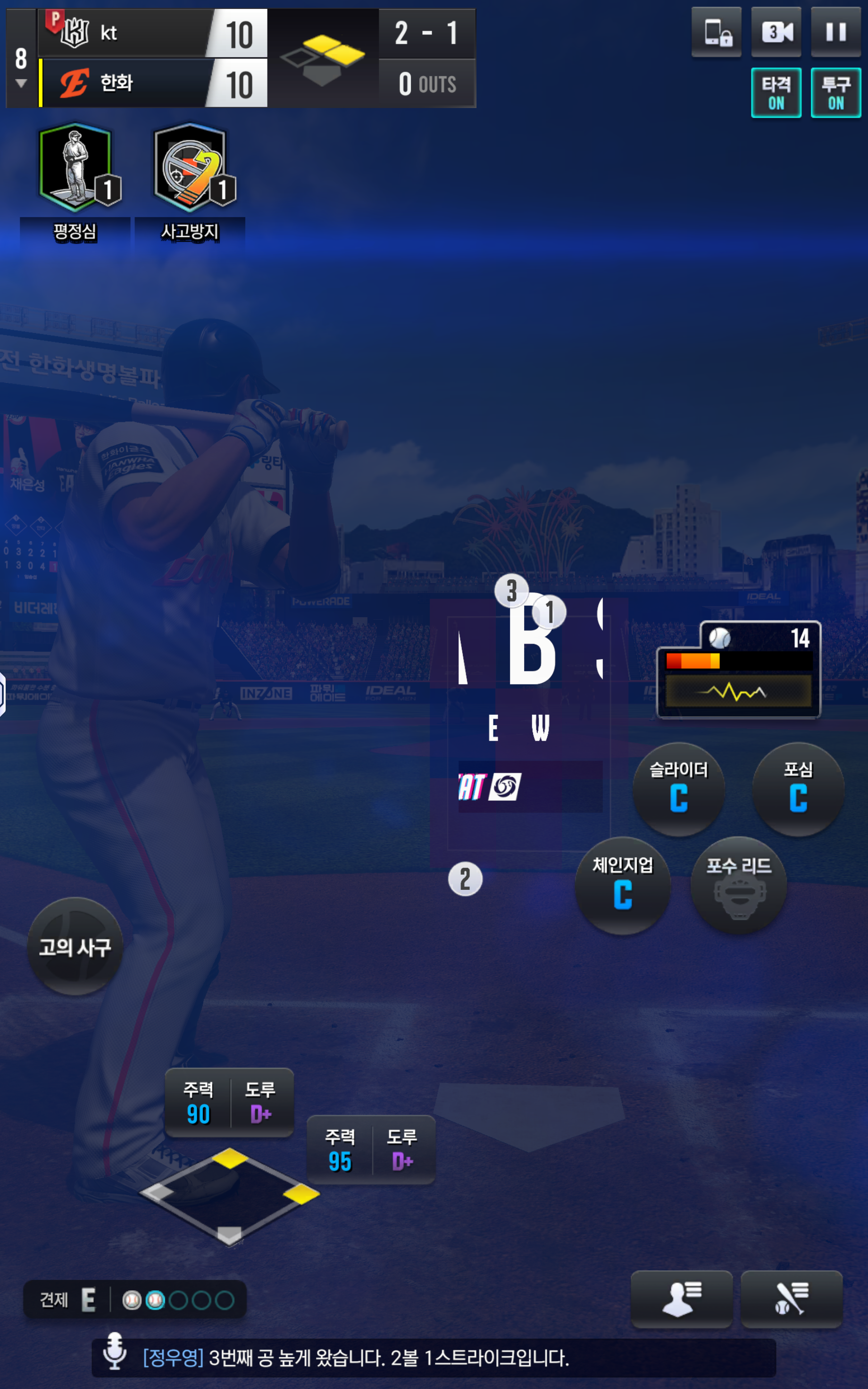868x1389 pixels.
Task: Change the camera view with the camera button
Action: 776,32
